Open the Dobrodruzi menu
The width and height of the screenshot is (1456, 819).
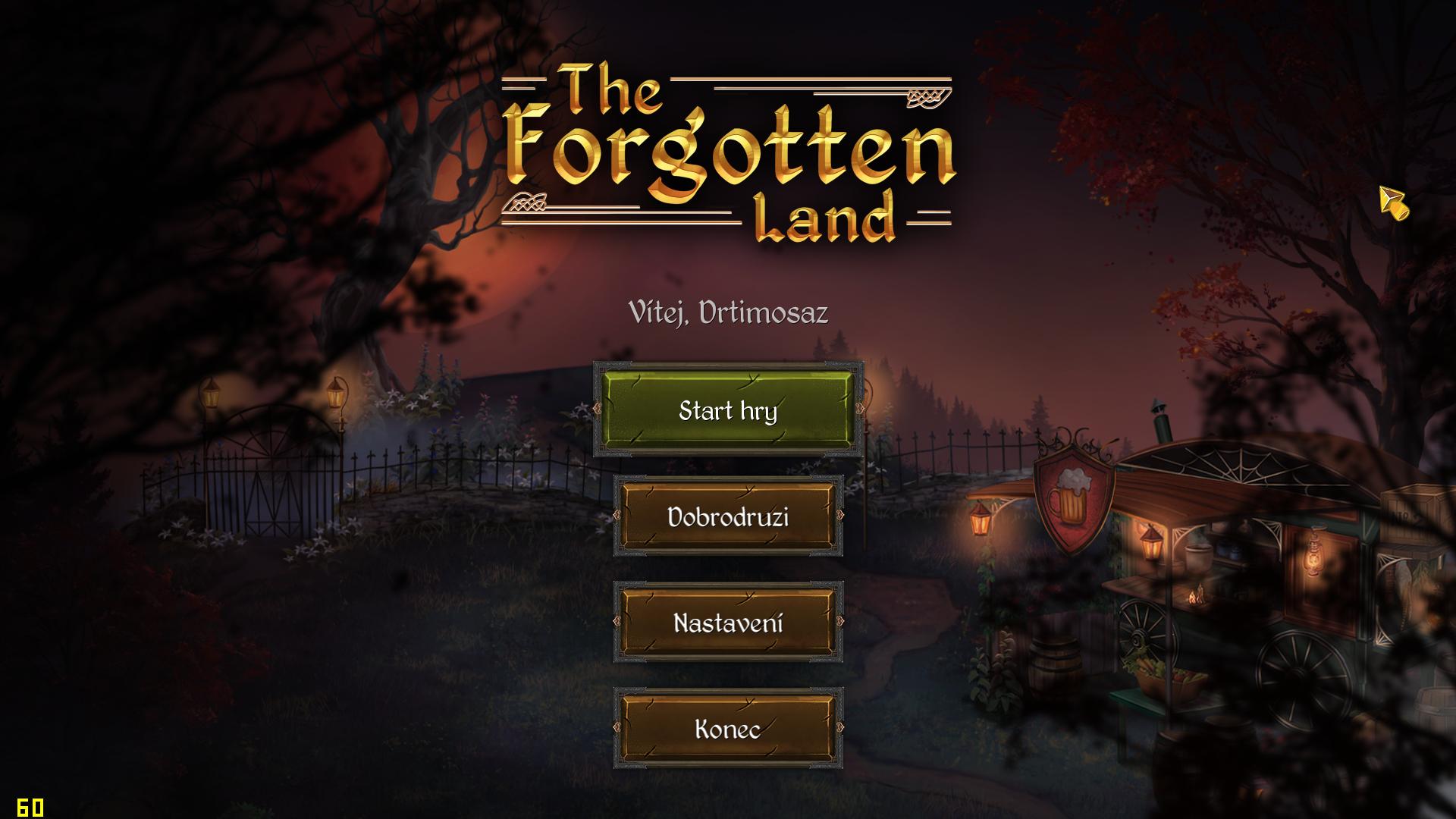728,516
